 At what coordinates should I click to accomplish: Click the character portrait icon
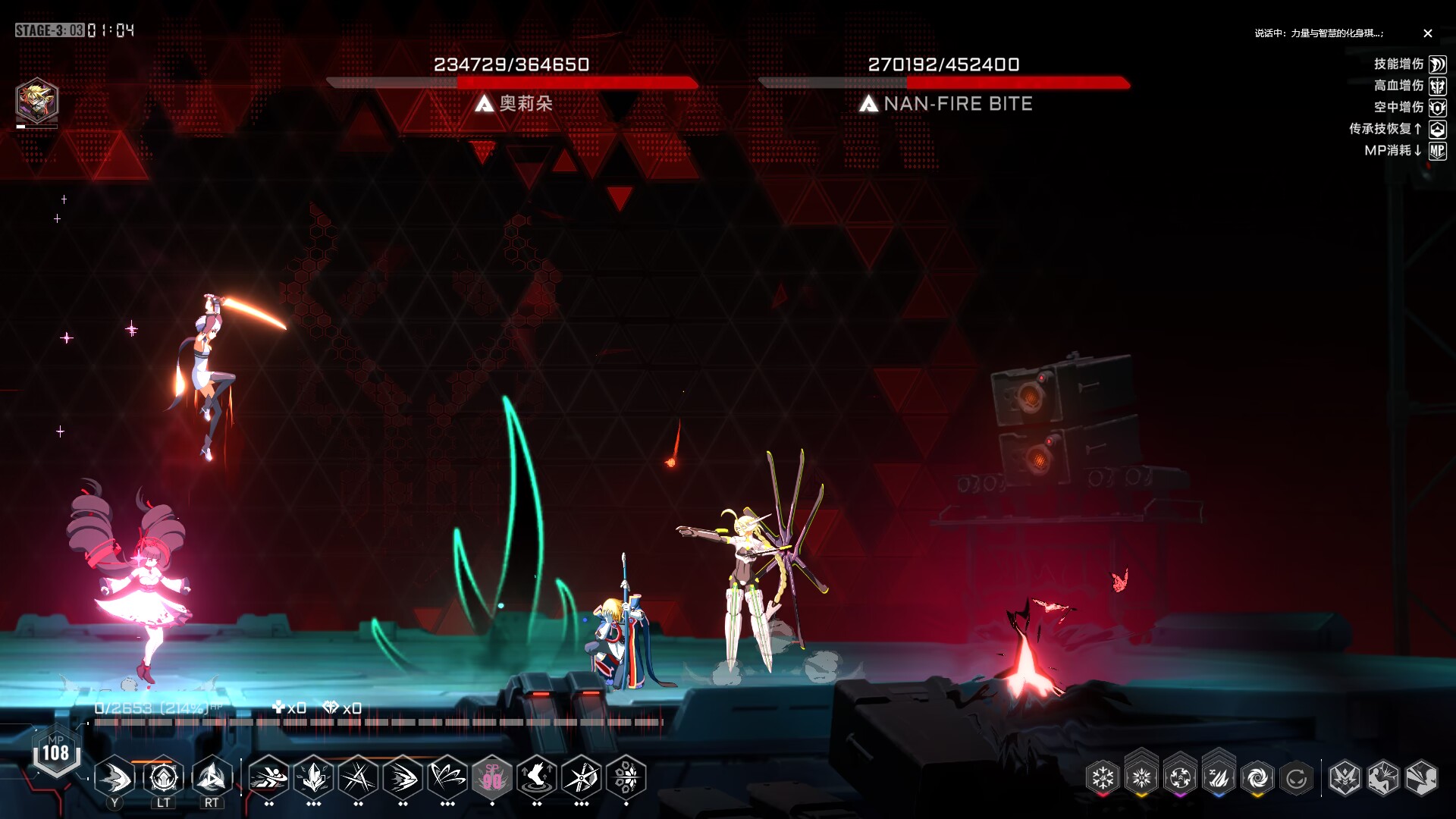[36, 100]
